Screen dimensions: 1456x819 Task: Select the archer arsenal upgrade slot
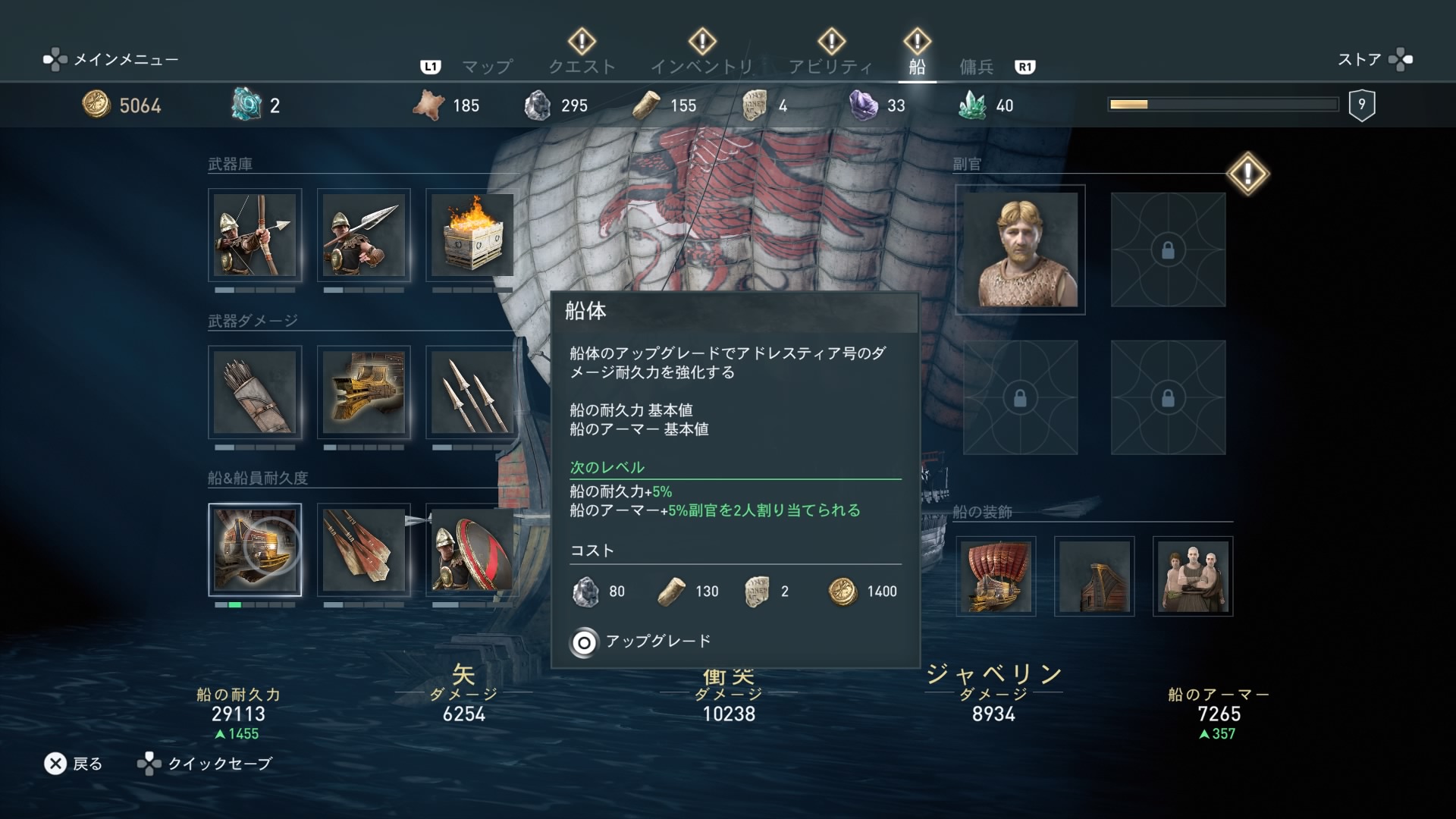coord(255,235)
